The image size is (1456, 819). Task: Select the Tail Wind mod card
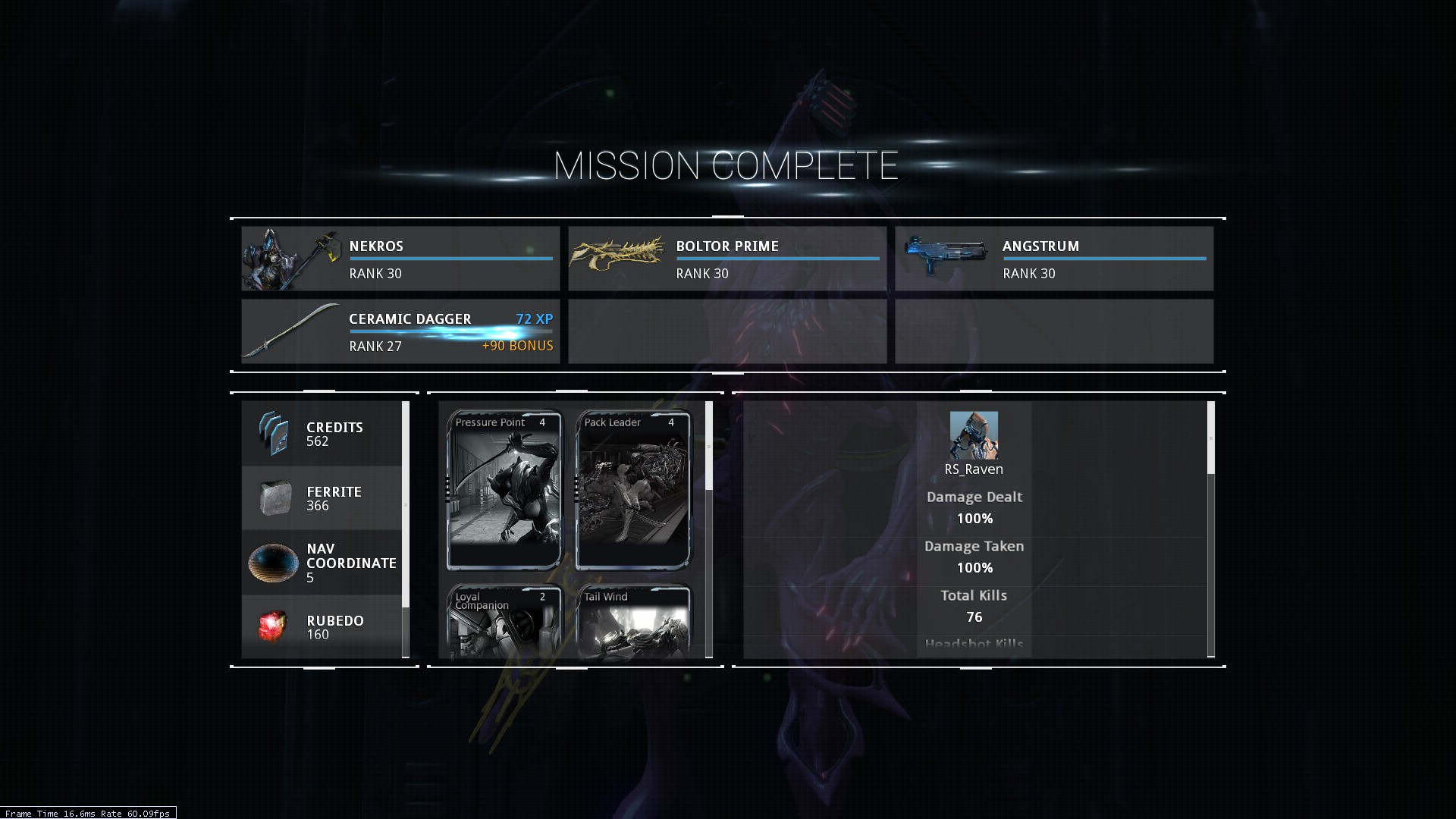point(633,622)
